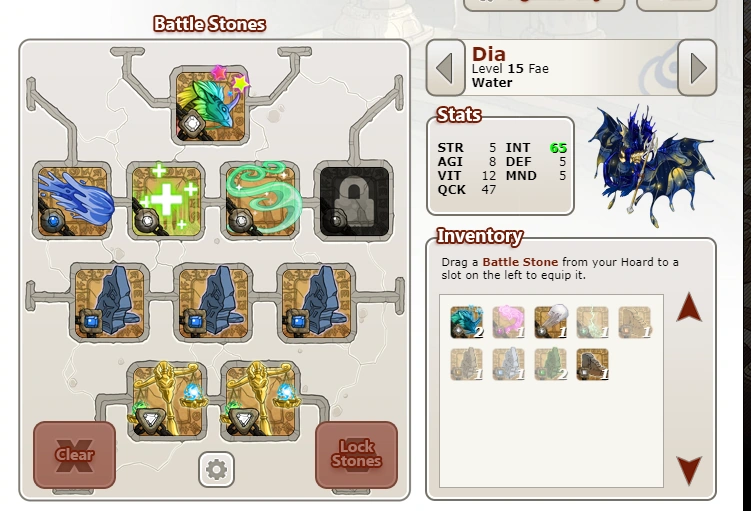This screenshot has height=511, width=751.
Task: Open the gear settings icon
Action: coord(216,468)
